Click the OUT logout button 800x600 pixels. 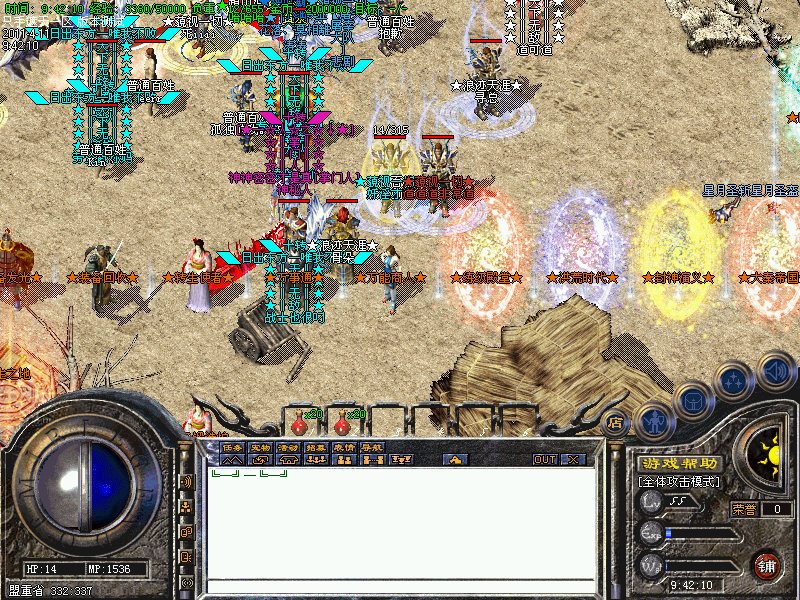[x=544, y=460]
